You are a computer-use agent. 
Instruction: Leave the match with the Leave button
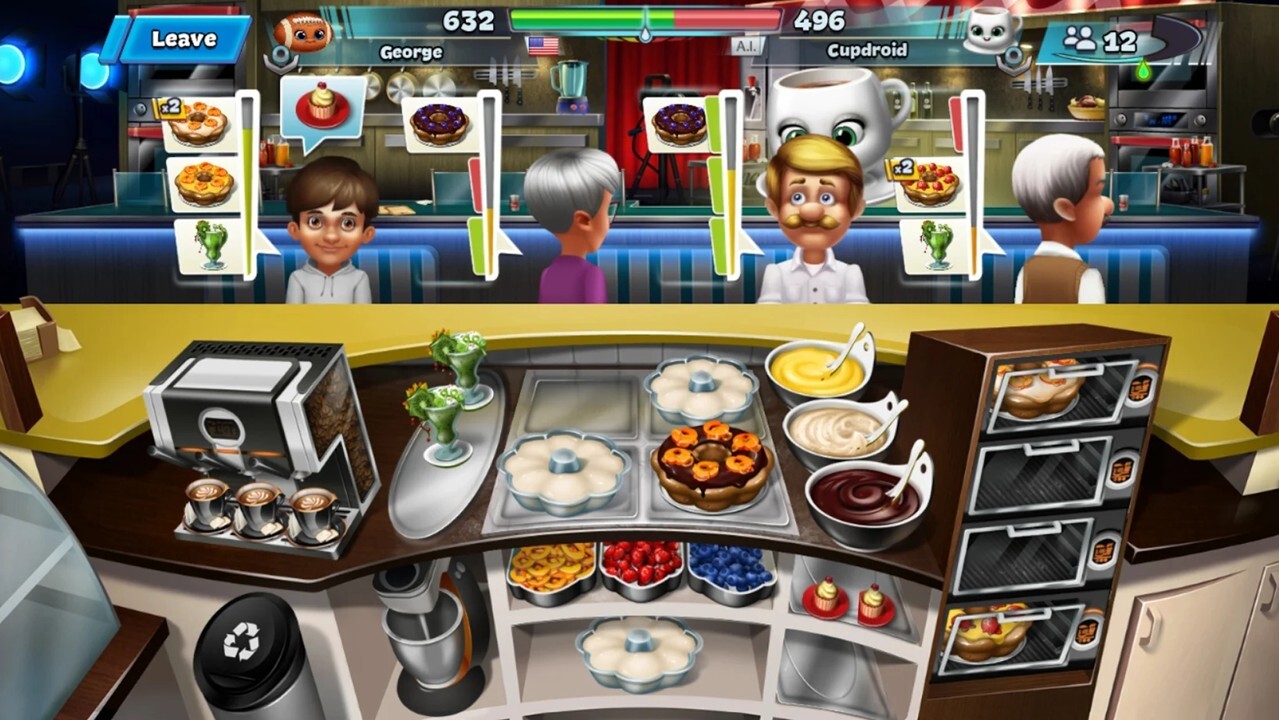(183, 40)
